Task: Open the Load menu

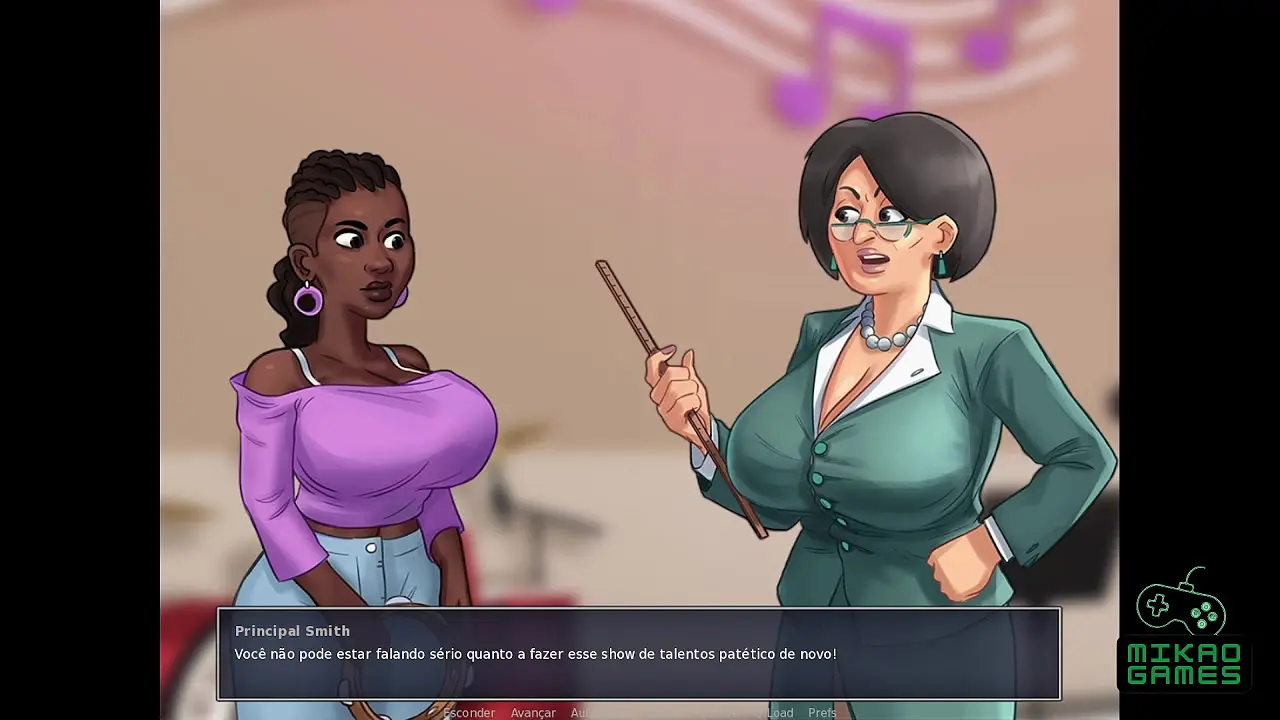Action: tap(780, 712)
